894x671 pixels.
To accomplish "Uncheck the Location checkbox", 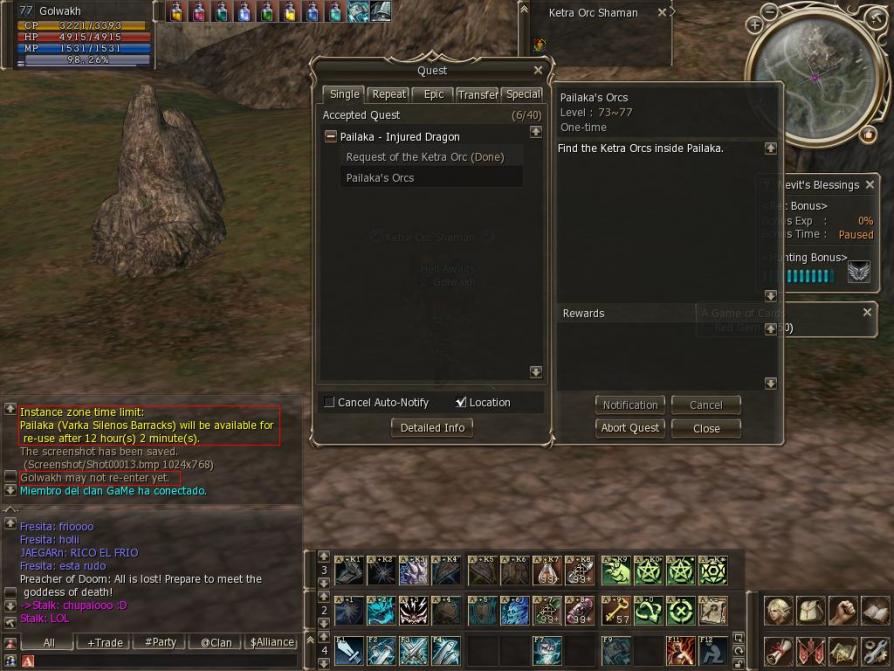I will click(x=461, y=403).
